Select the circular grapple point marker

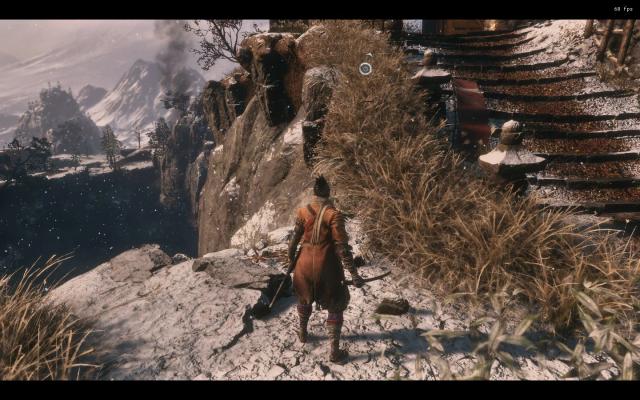pos(365,68)
